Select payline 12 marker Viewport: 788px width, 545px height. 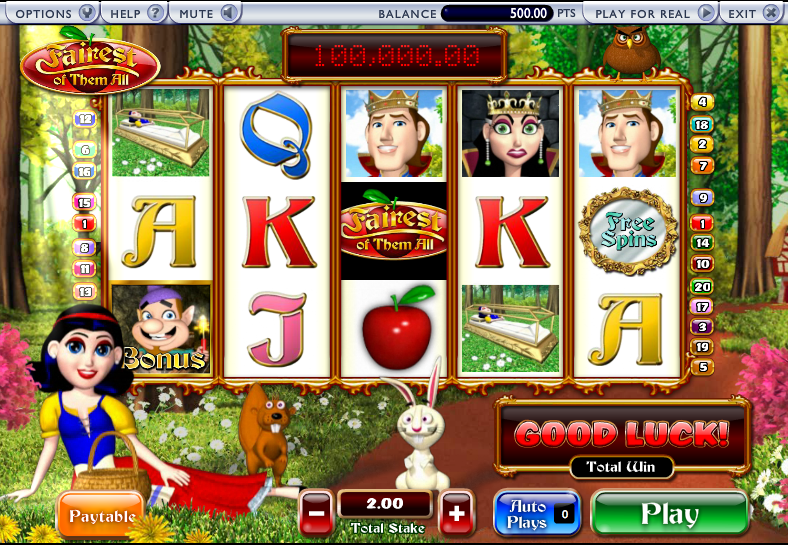pyautogui.click(x=85, y=119)
